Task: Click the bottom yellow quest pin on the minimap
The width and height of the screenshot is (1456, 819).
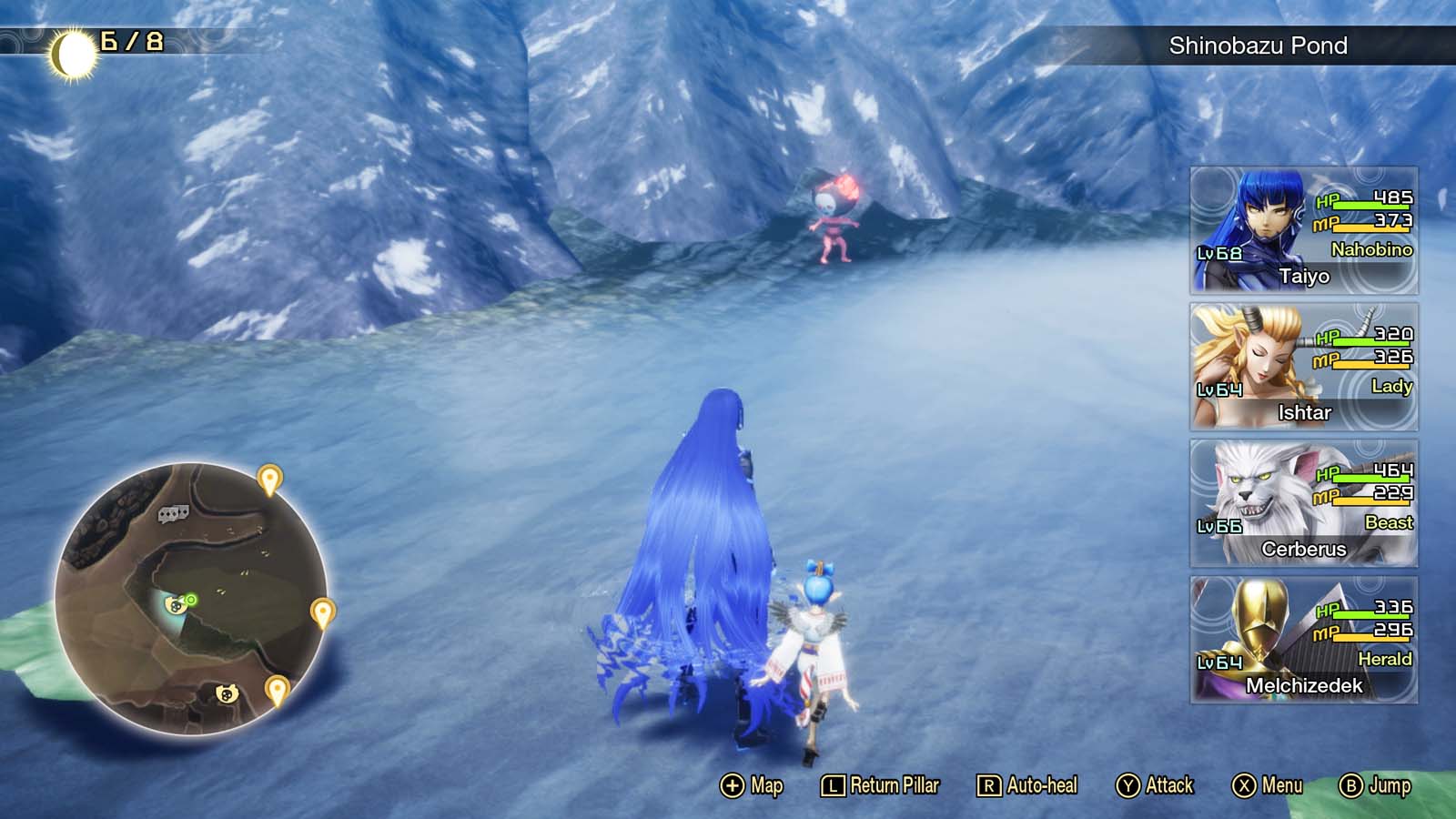Action: (x=276, y=689)
